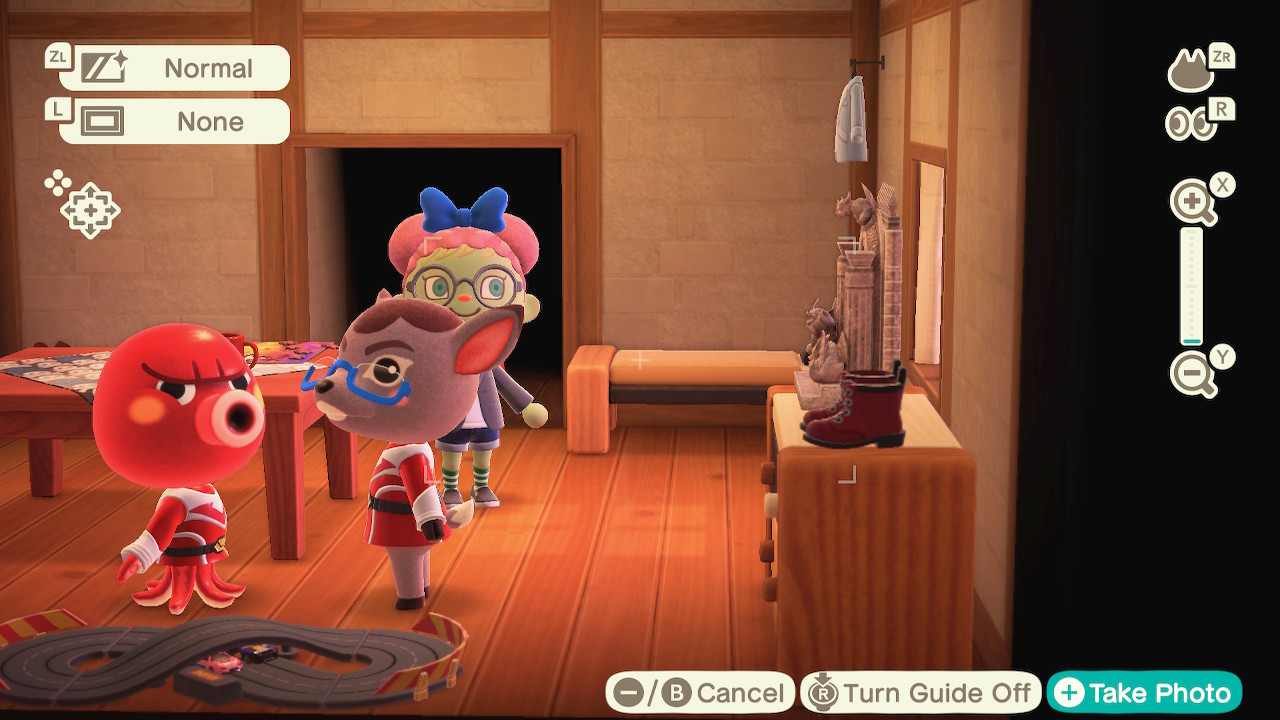
Task: Toggle the eyes look-at-camera icon
Action: point(1191,123)
